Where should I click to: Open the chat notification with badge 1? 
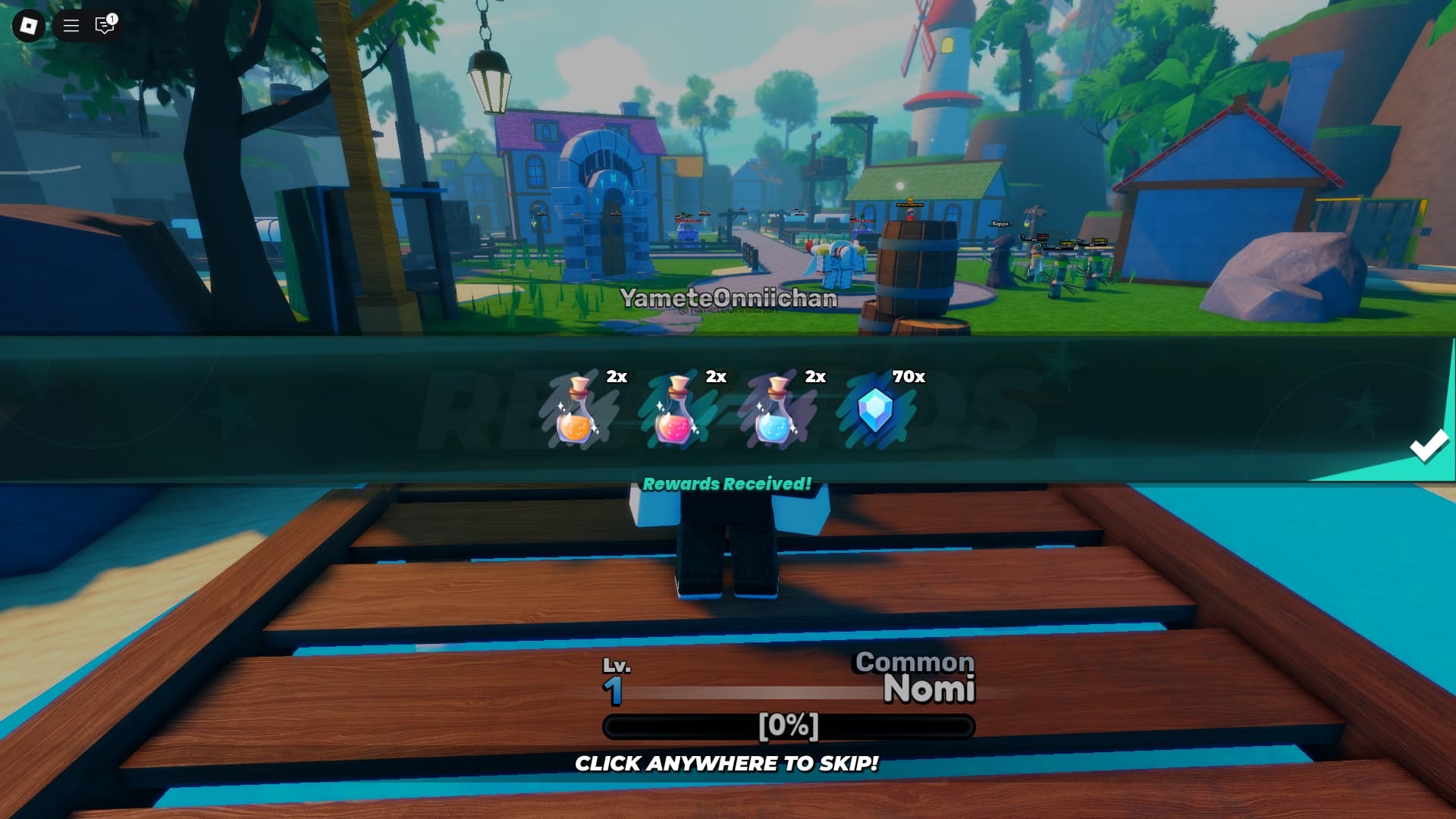point(104,24)
